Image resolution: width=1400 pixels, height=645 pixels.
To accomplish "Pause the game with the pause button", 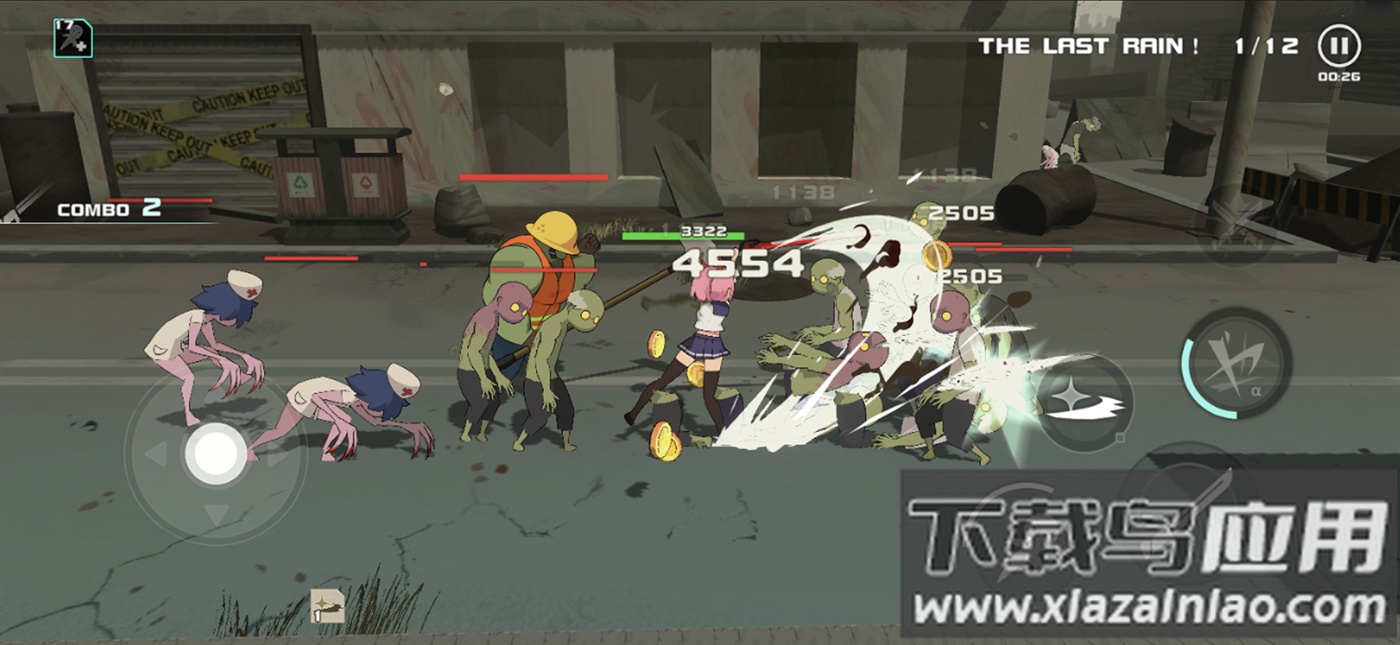I will [x=1338, y=46].
